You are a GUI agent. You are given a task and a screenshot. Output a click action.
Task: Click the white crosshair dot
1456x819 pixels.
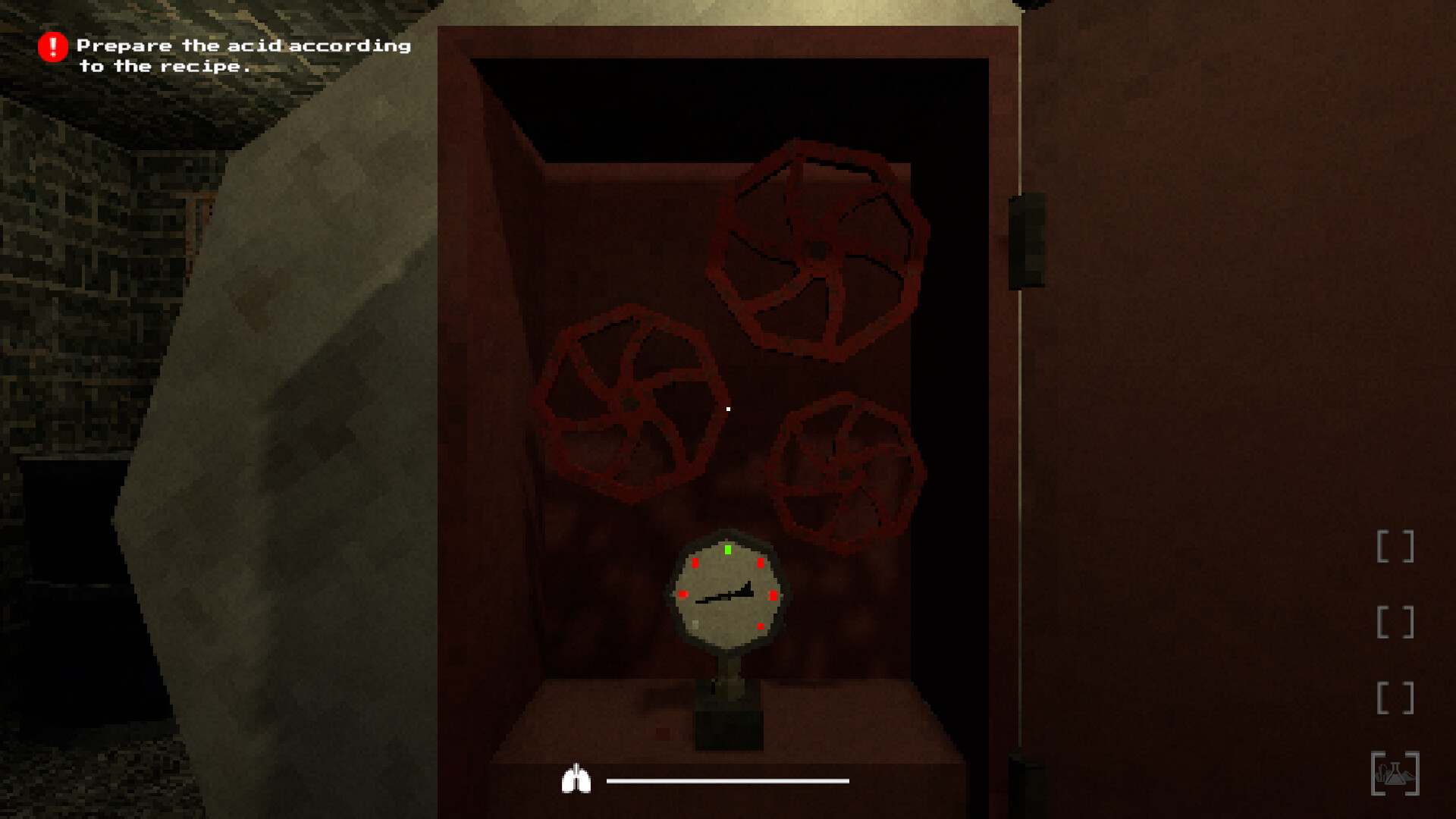pos(729,409)
